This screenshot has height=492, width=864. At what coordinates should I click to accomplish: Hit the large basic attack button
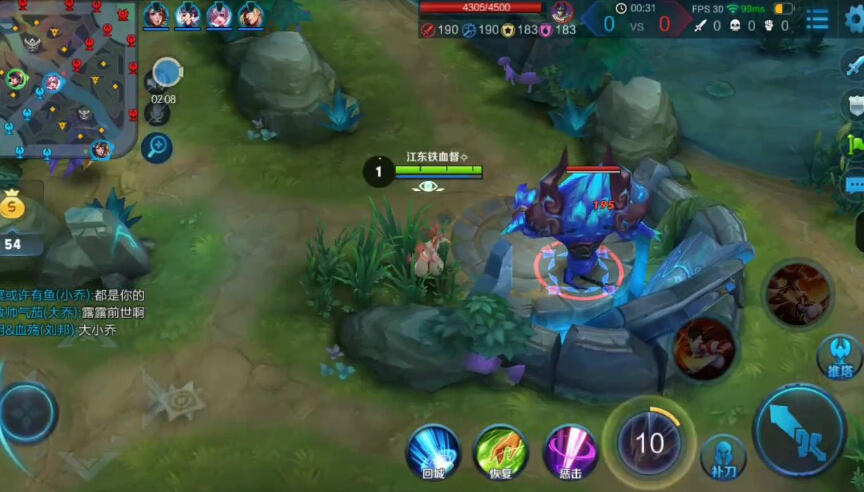pyautogui.click(x=800, y=431)
